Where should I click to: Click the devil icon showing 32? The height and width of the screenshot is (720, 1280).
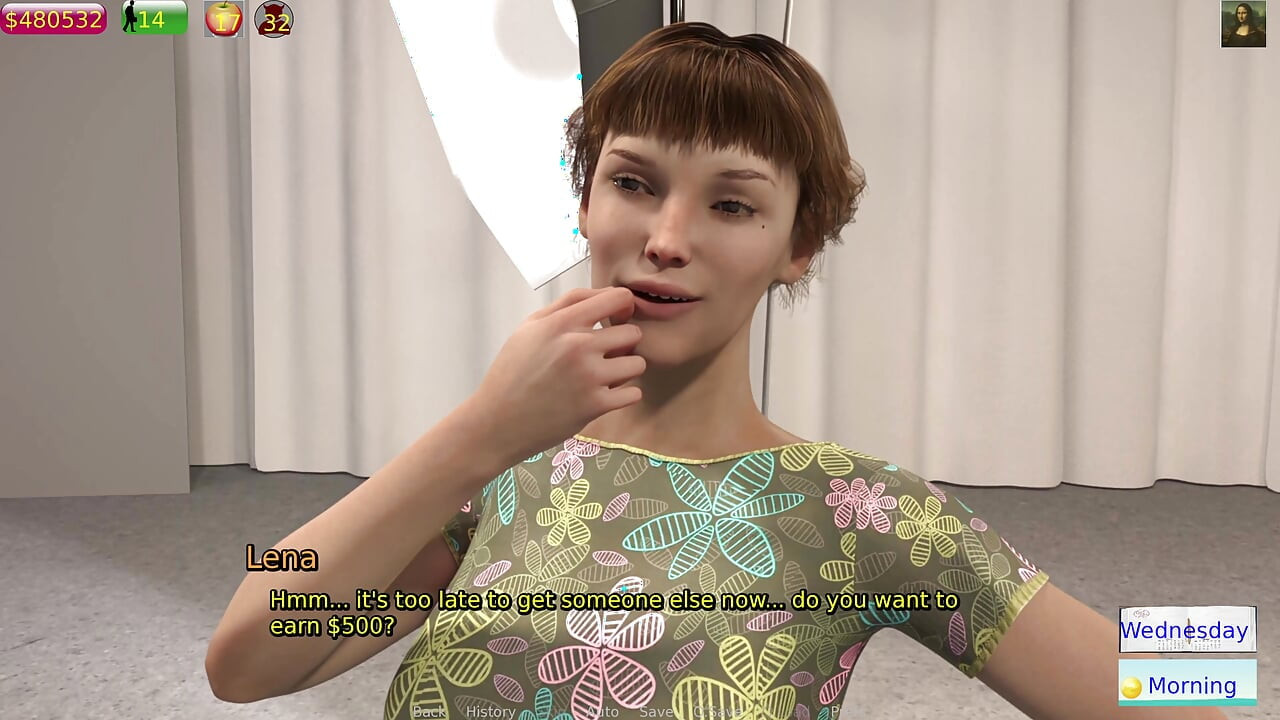[x=272, y=19]
